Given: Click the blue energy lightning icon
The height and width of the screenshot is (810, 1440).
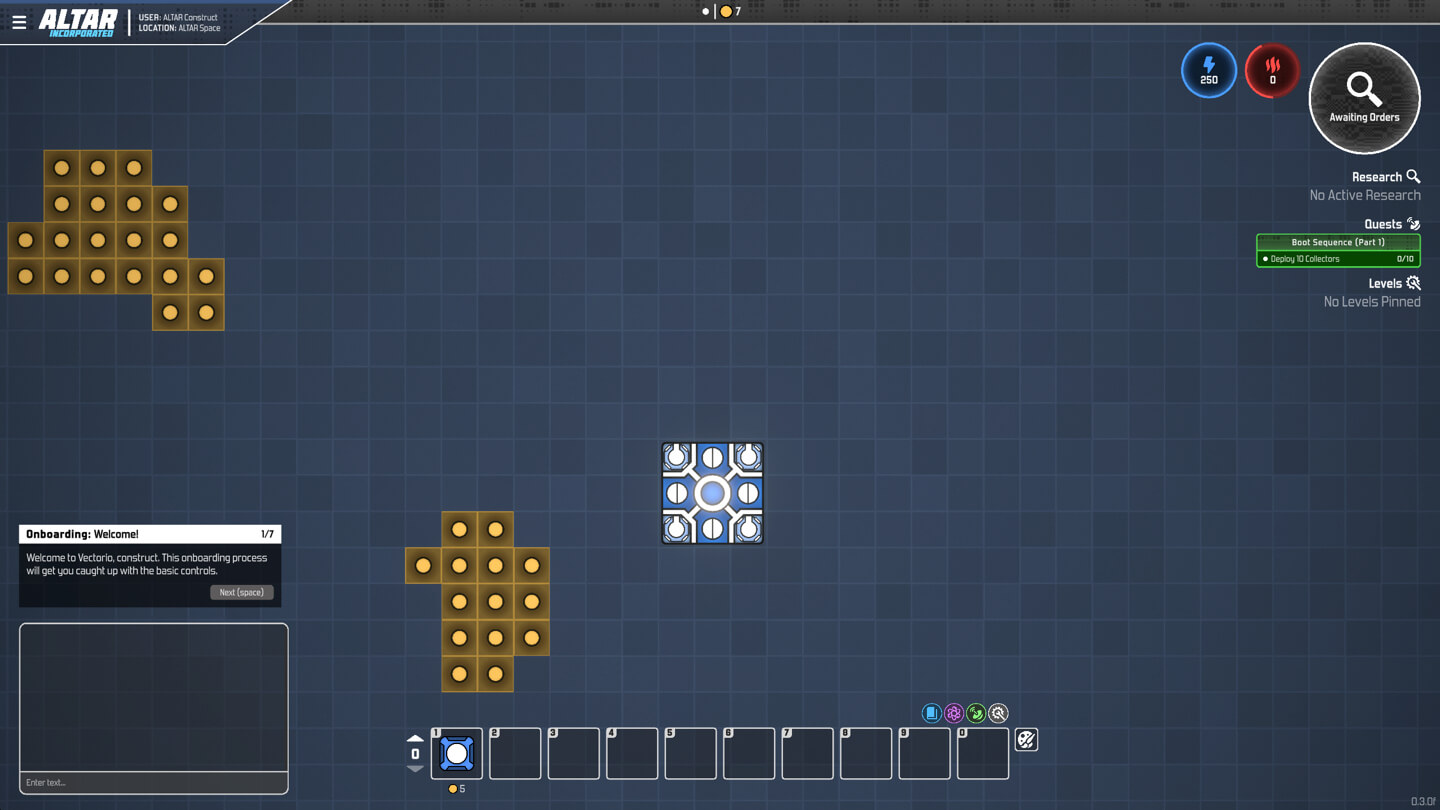Looking at the screenshot, I should coord(1208,71).
